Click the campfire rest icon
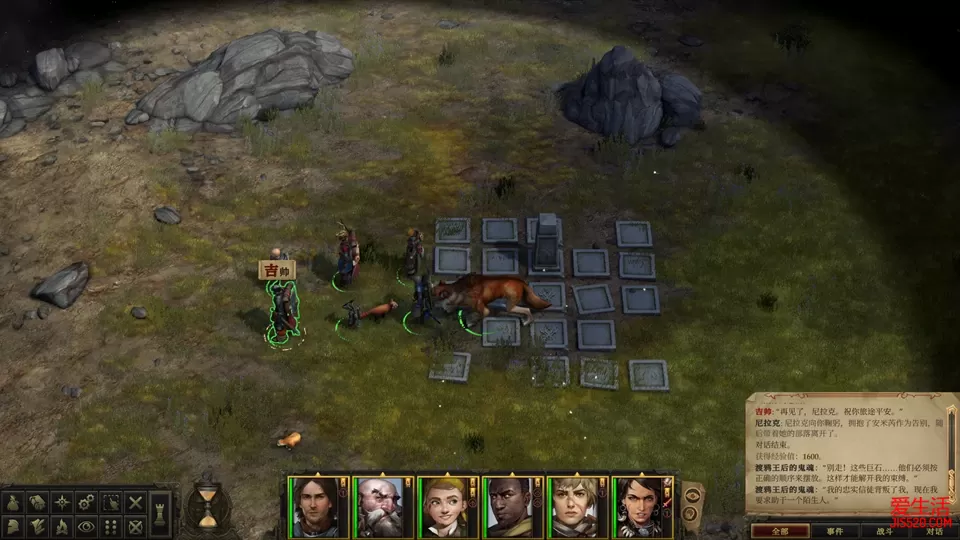 click(63, 526)
